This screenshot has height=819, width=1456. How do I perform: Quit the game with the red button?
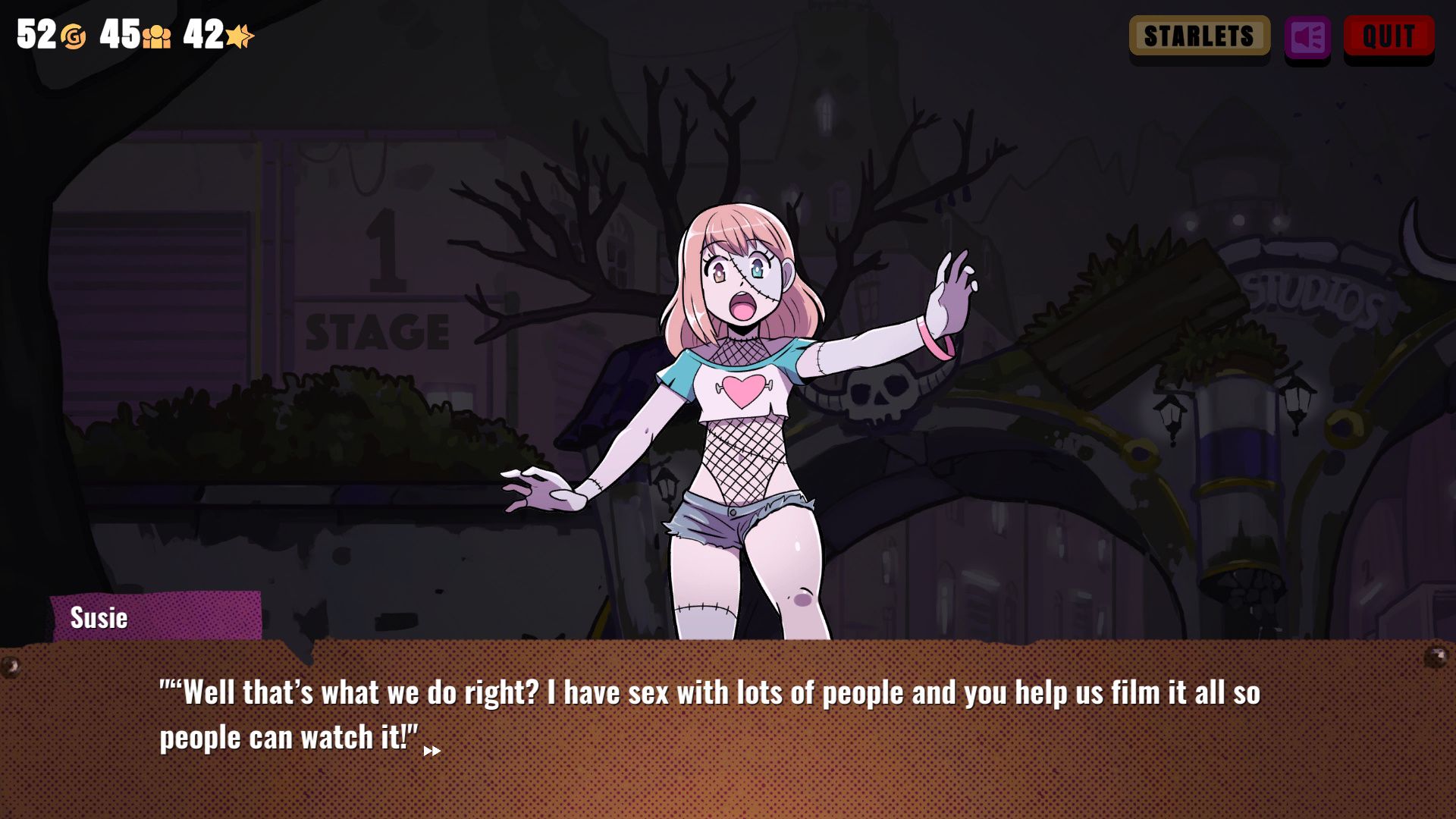(x=1389, y=36)
